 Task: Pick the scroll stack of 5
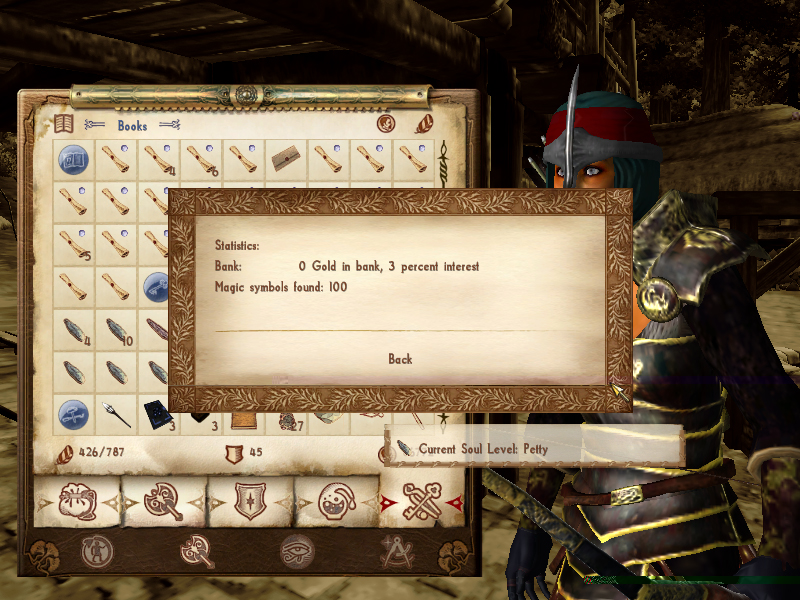pos(73,243)
